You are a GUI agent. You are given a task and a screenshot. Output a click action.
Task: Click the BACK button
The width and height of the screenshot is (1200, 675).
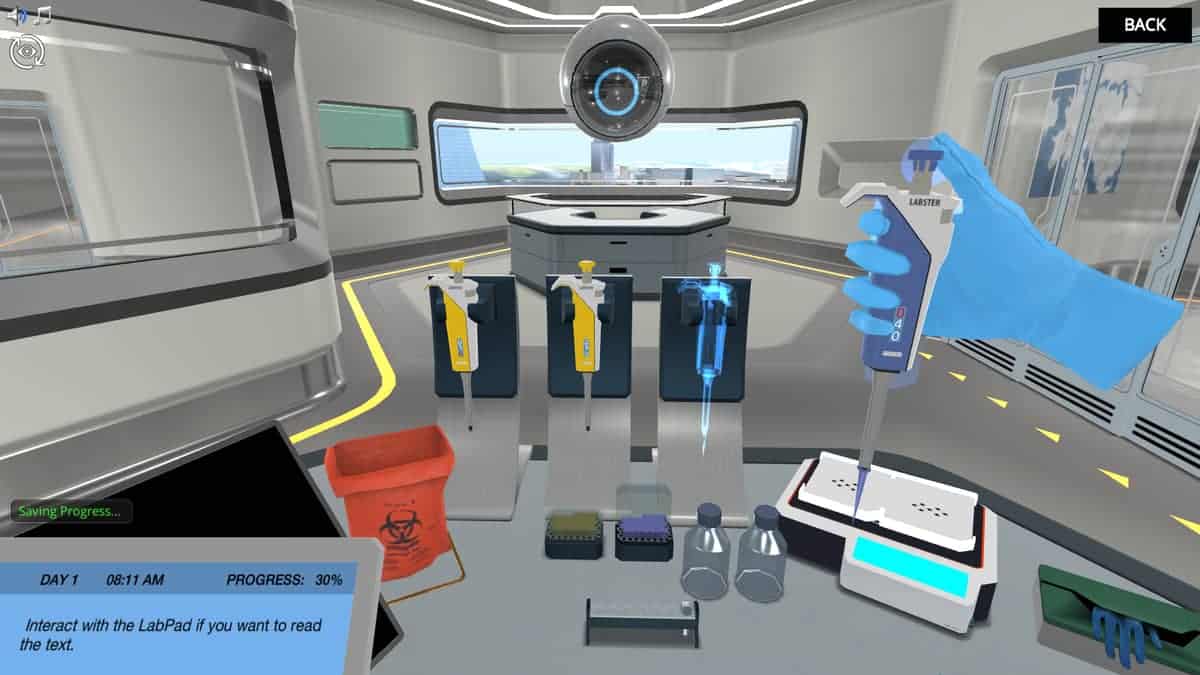click(x=1144, y=26)
